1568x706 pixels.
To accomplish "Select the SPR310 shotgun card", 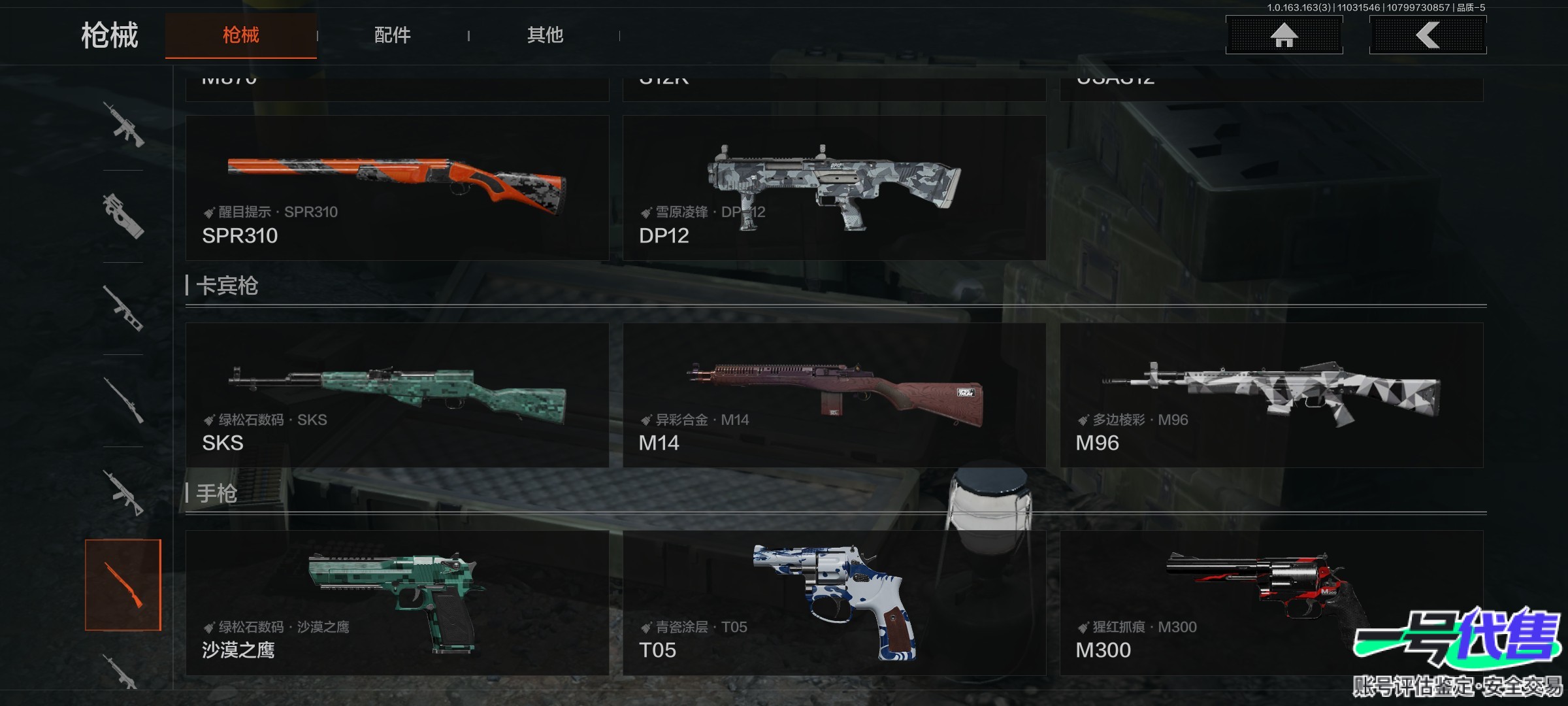I will click(397, 188).
